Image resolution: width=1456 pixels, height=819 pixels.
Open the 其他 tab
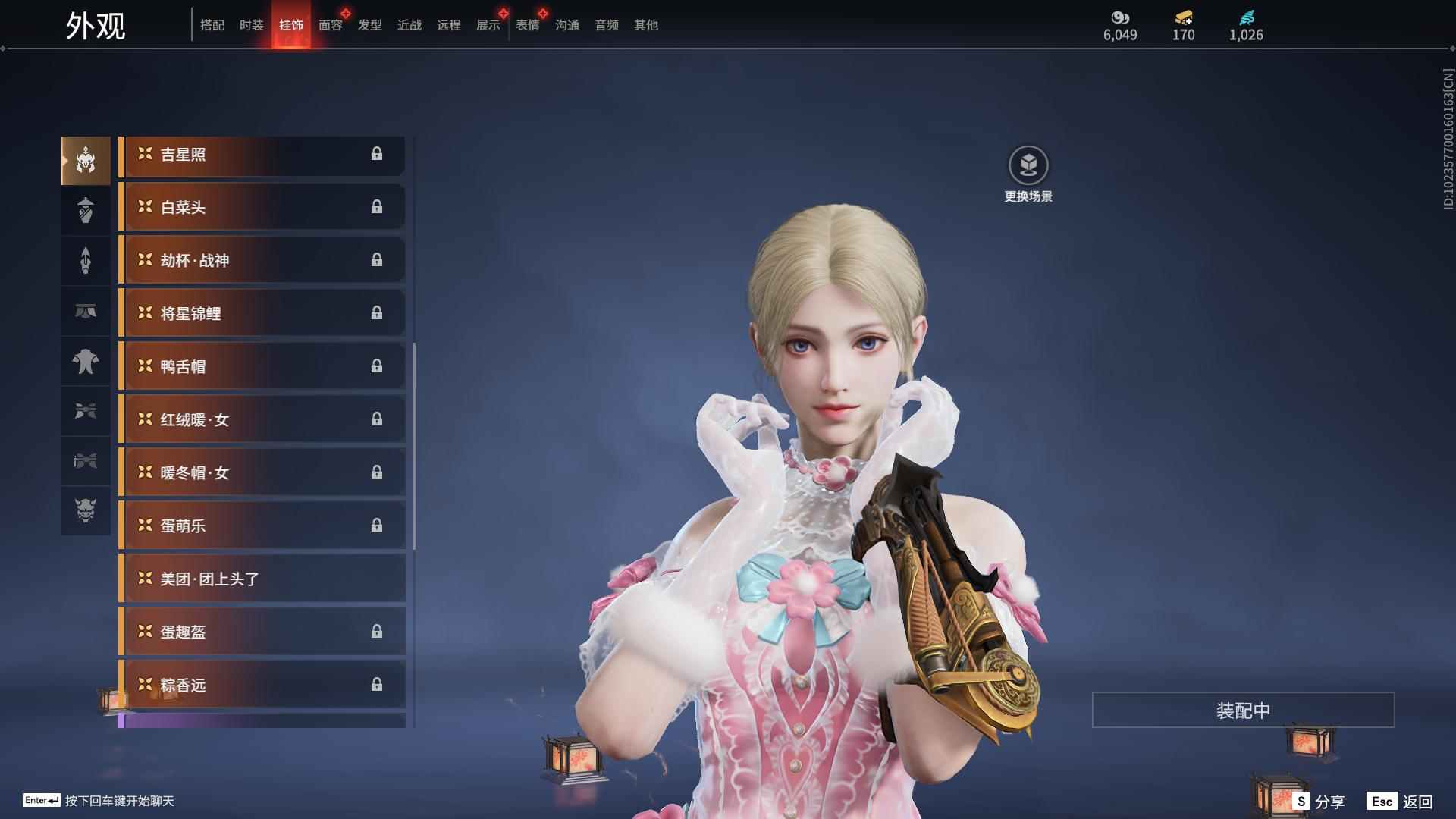tap(646, 25)
